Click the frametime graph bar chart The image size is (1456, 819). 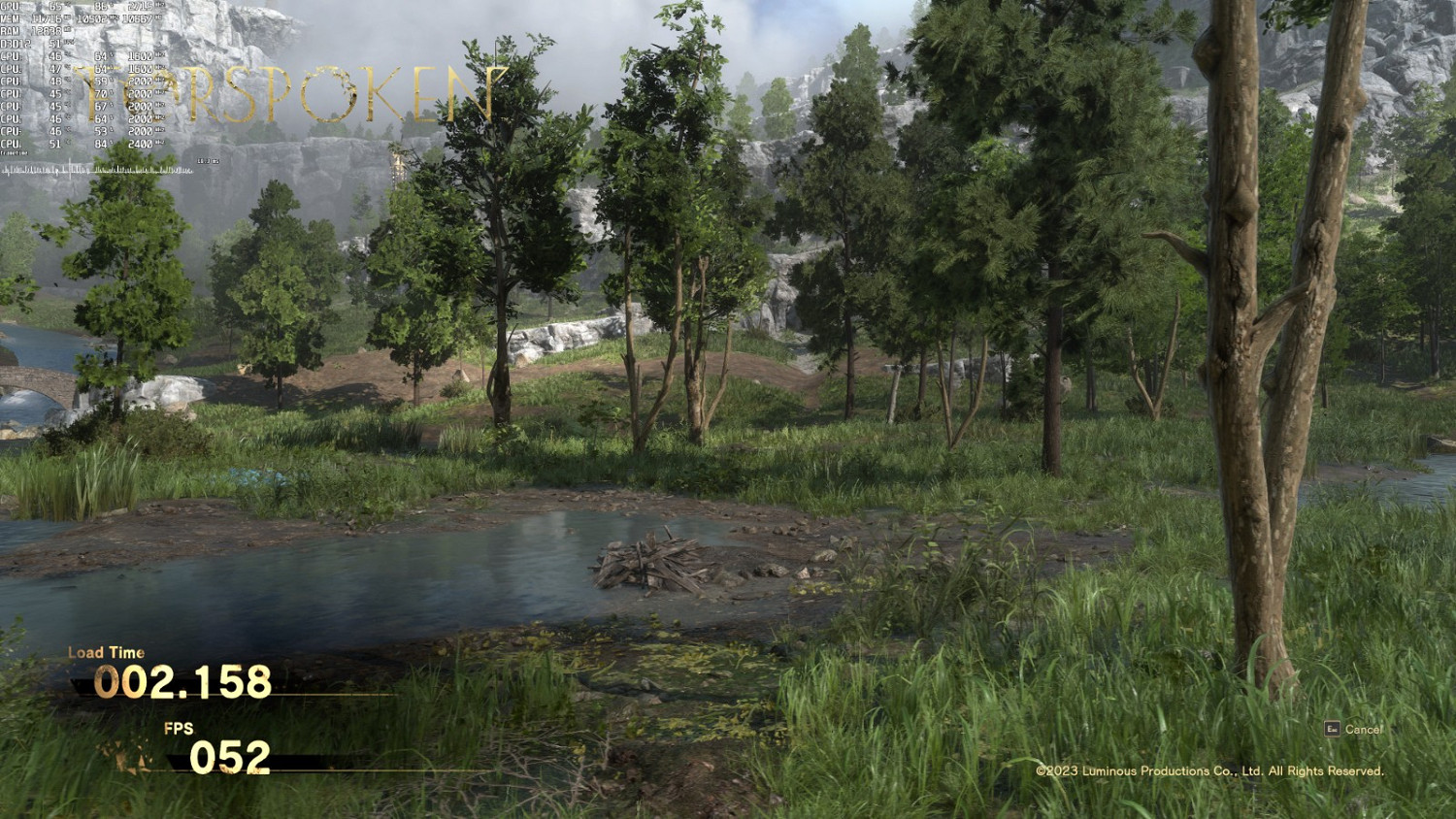(97, 170)
